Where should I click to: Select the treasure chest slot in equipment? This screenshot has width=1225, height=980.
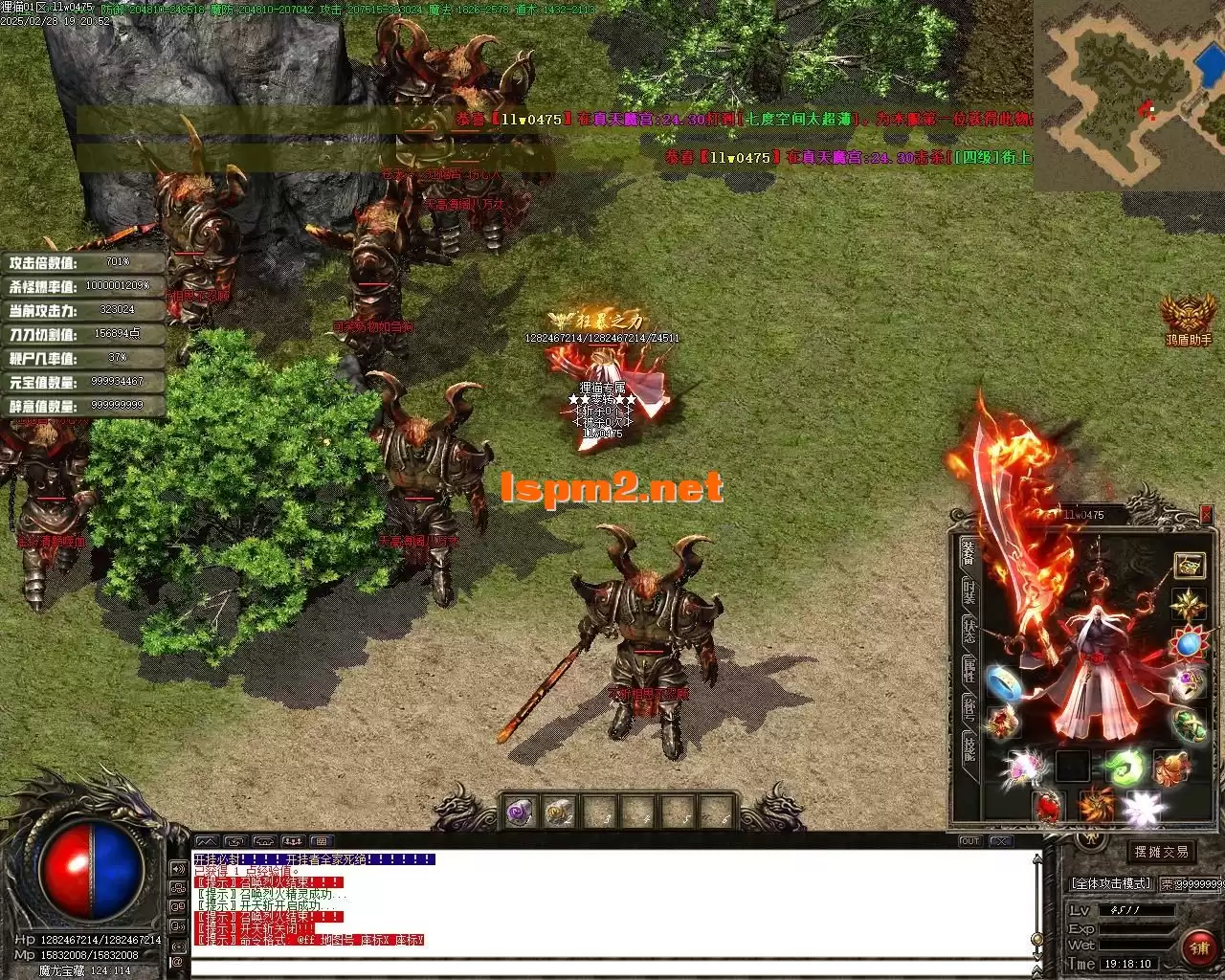1190,565
